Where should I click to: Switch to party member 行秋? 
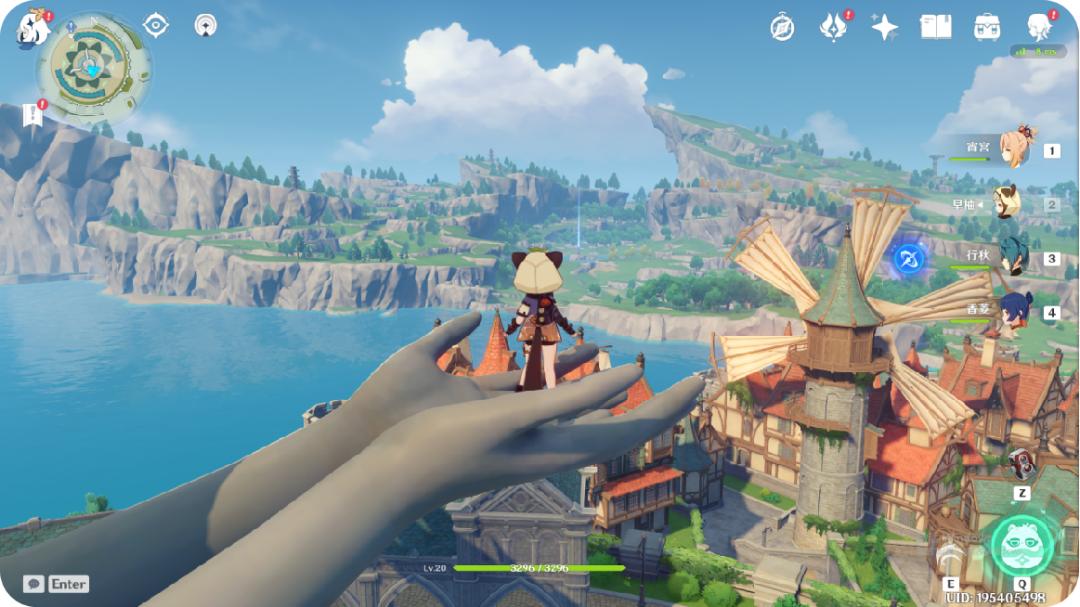tap(1012, 256)
